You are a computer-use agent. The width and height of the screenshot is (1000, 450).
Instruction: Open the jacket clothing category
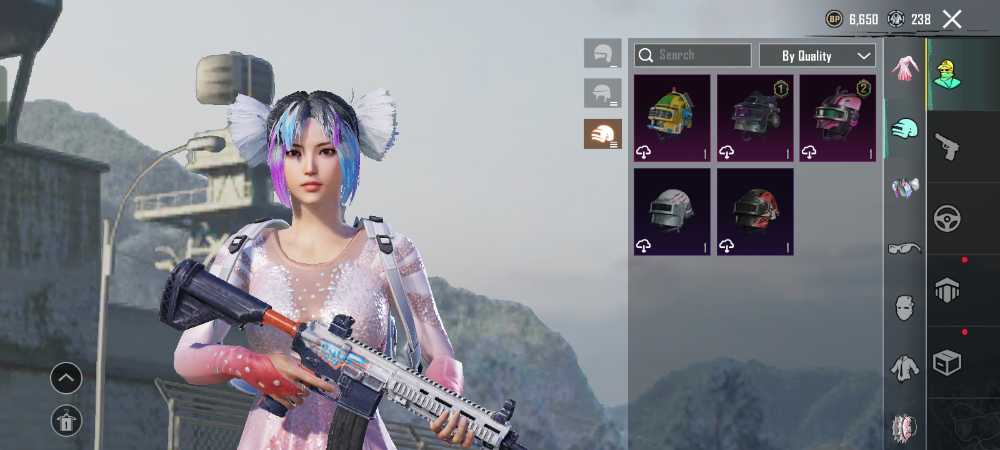905,368
